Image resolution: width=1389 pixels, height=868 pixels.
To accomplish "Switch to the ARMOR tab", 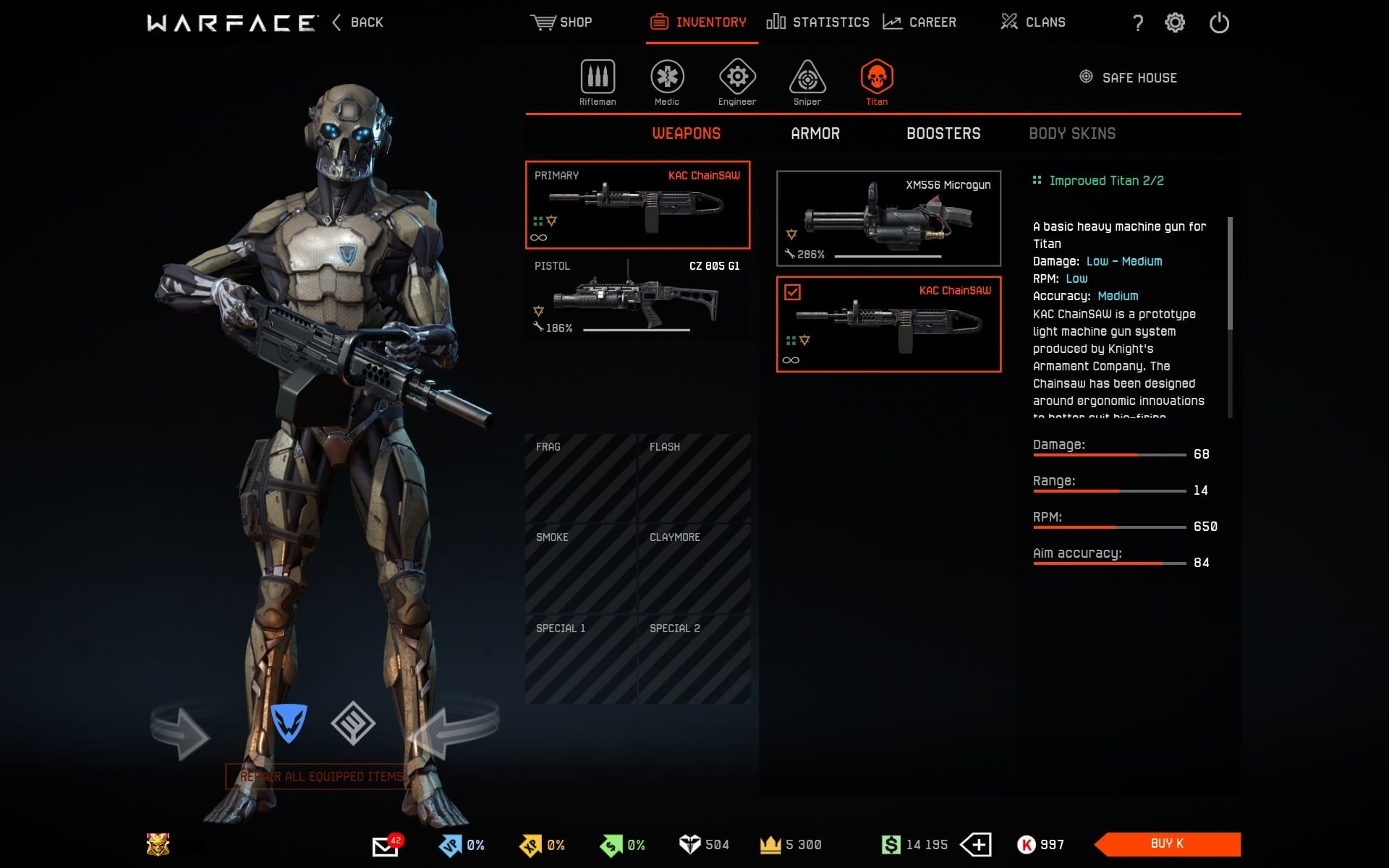I will [815, 133].
